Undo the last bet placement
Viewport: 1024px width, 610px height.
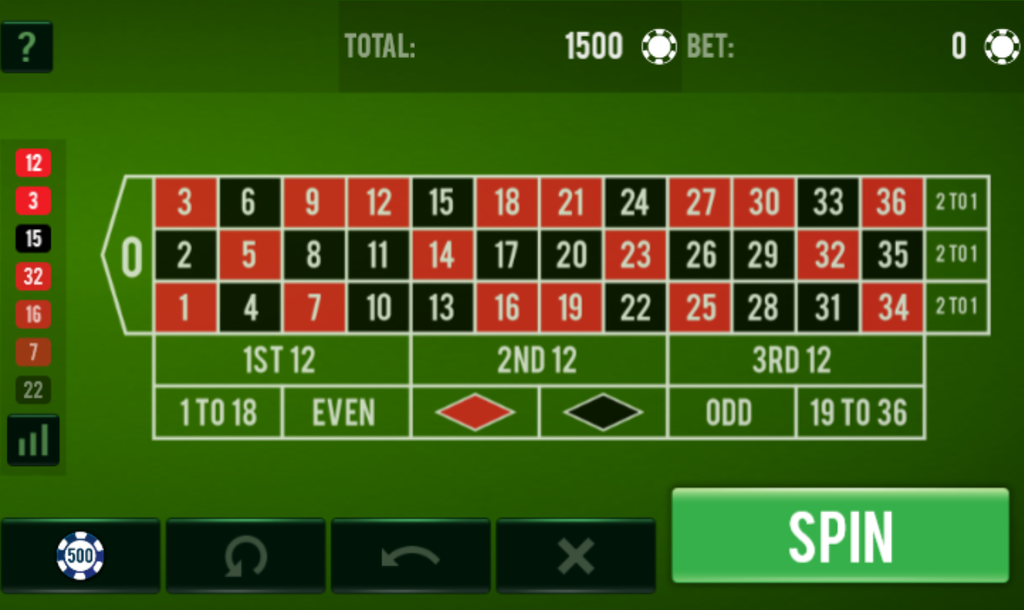point(410,555)
